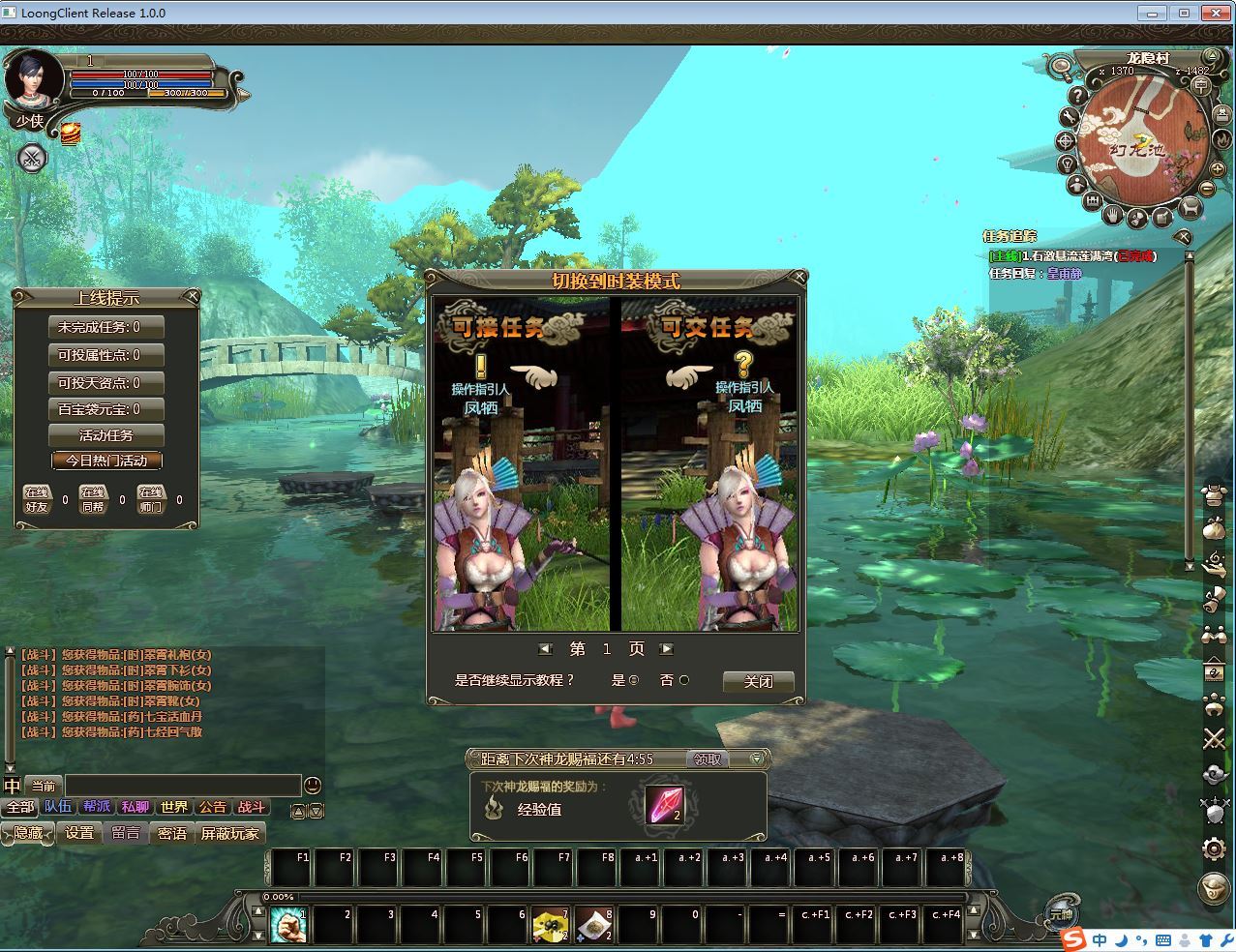Claim the dragon blessing with 领取
Image resolution: width=1236 pixels, height=952 pixels.
coord(708,759)
